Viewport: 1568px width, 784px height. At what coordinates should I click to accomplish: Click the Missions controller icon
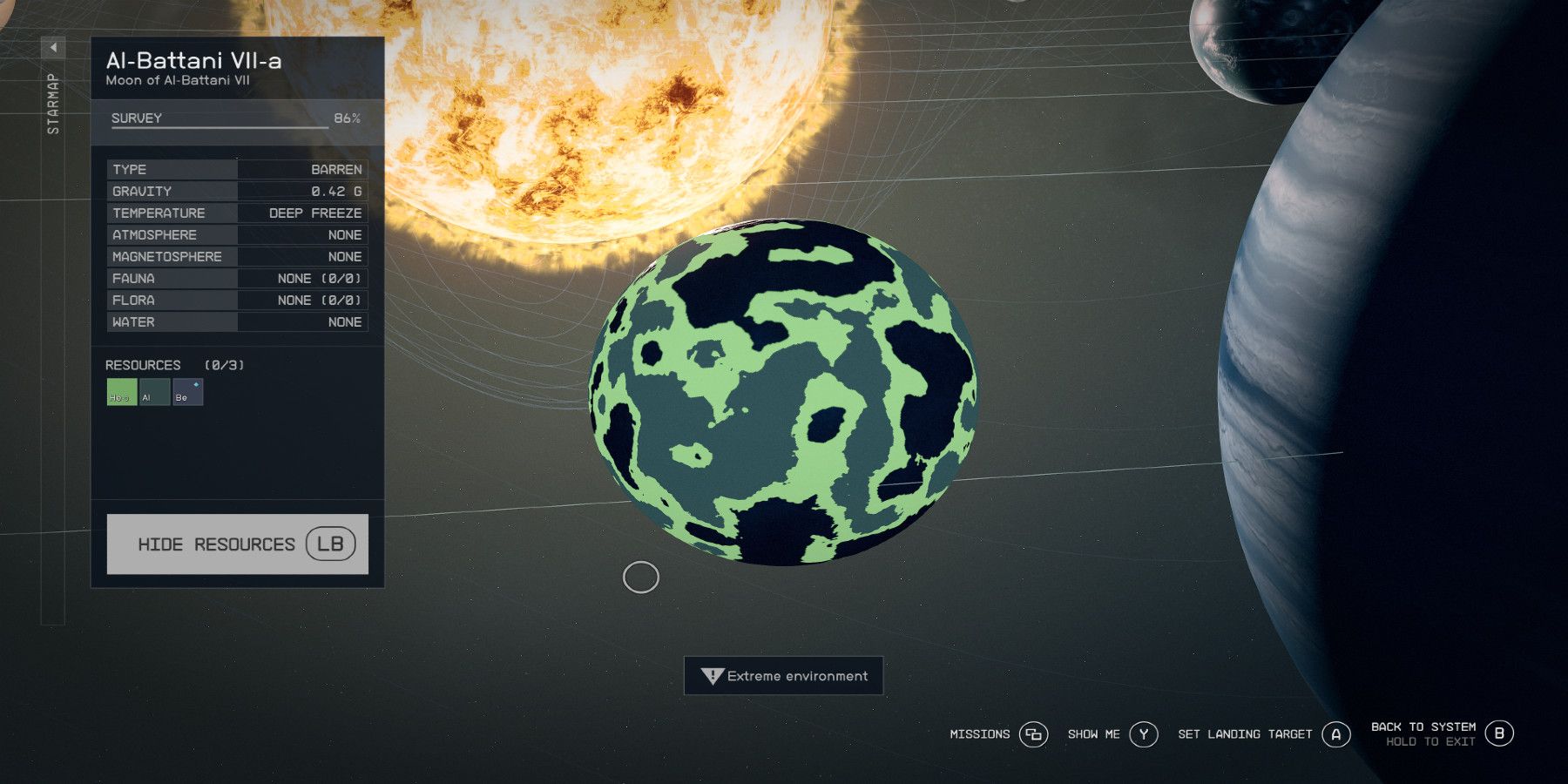(x=1033, y=734)
